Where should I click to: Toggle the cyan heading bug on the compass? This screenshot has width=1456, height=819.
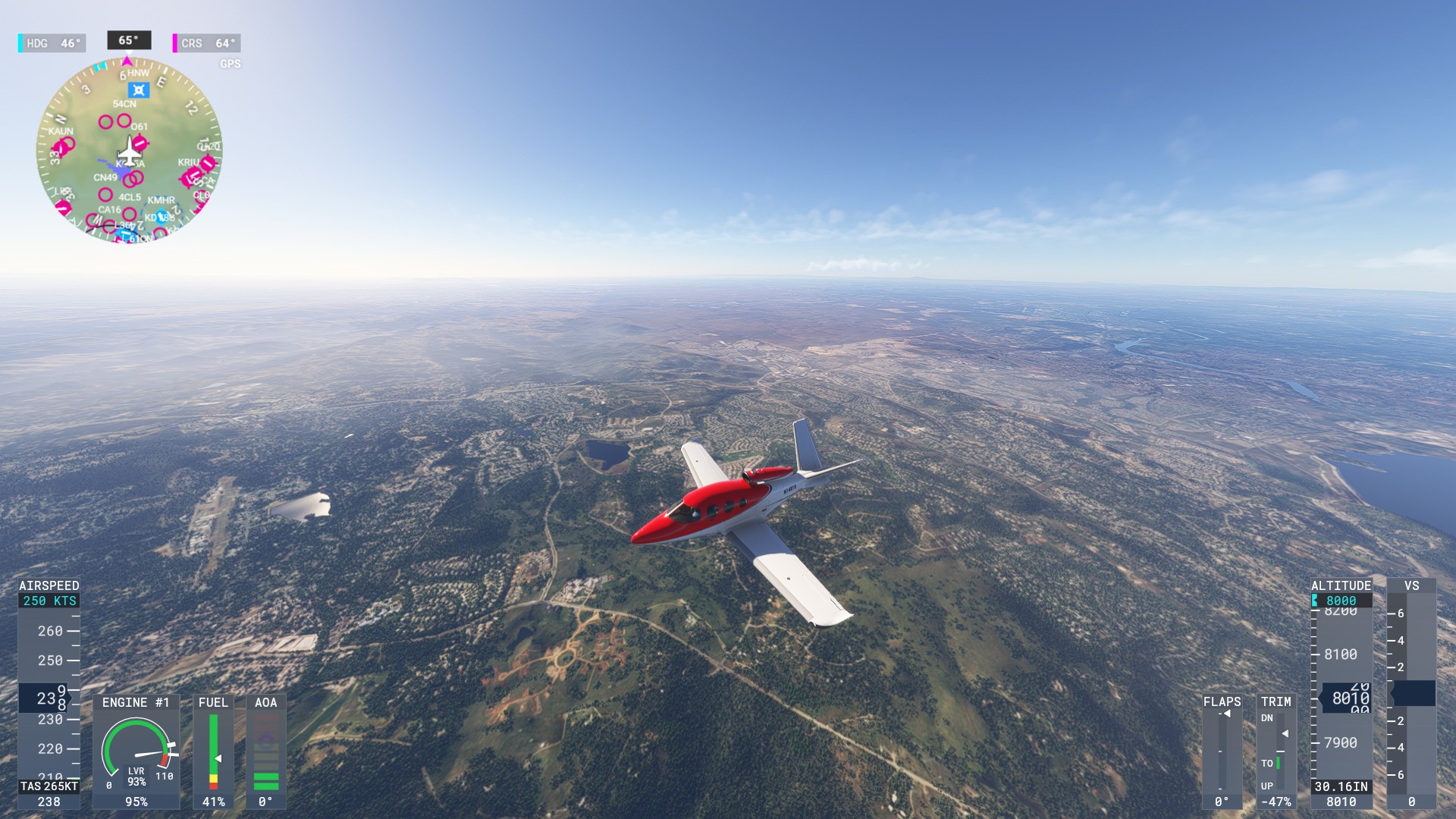point(99,66)
